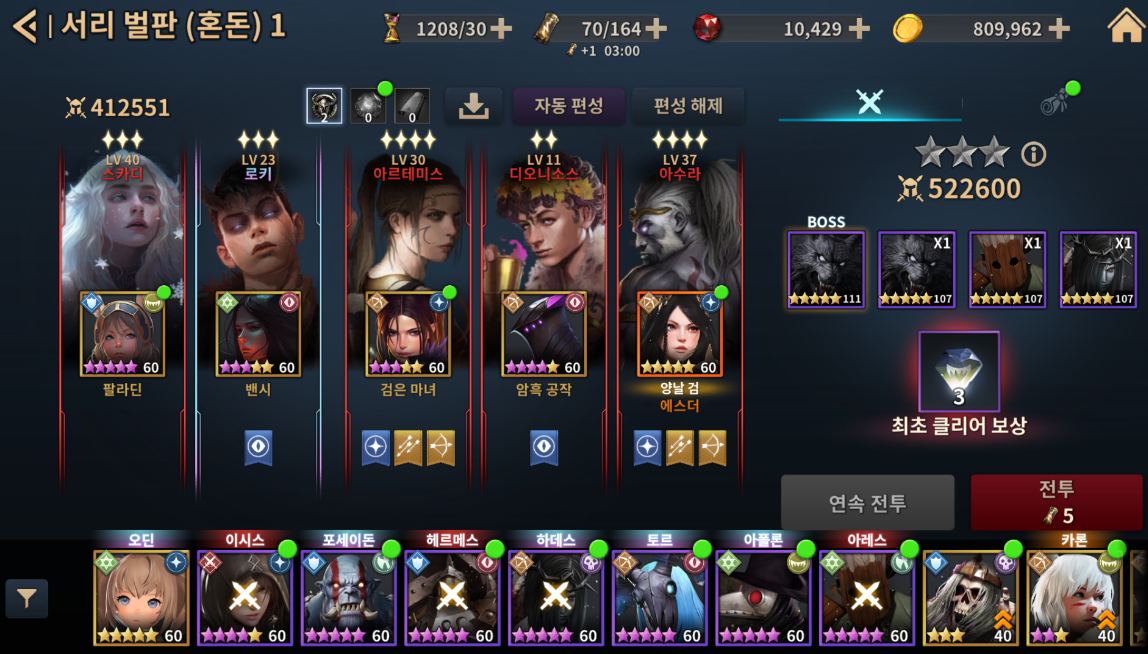Return to the home screen
The width and height of the screenshot is (1148, 654).
(1125, 26)
